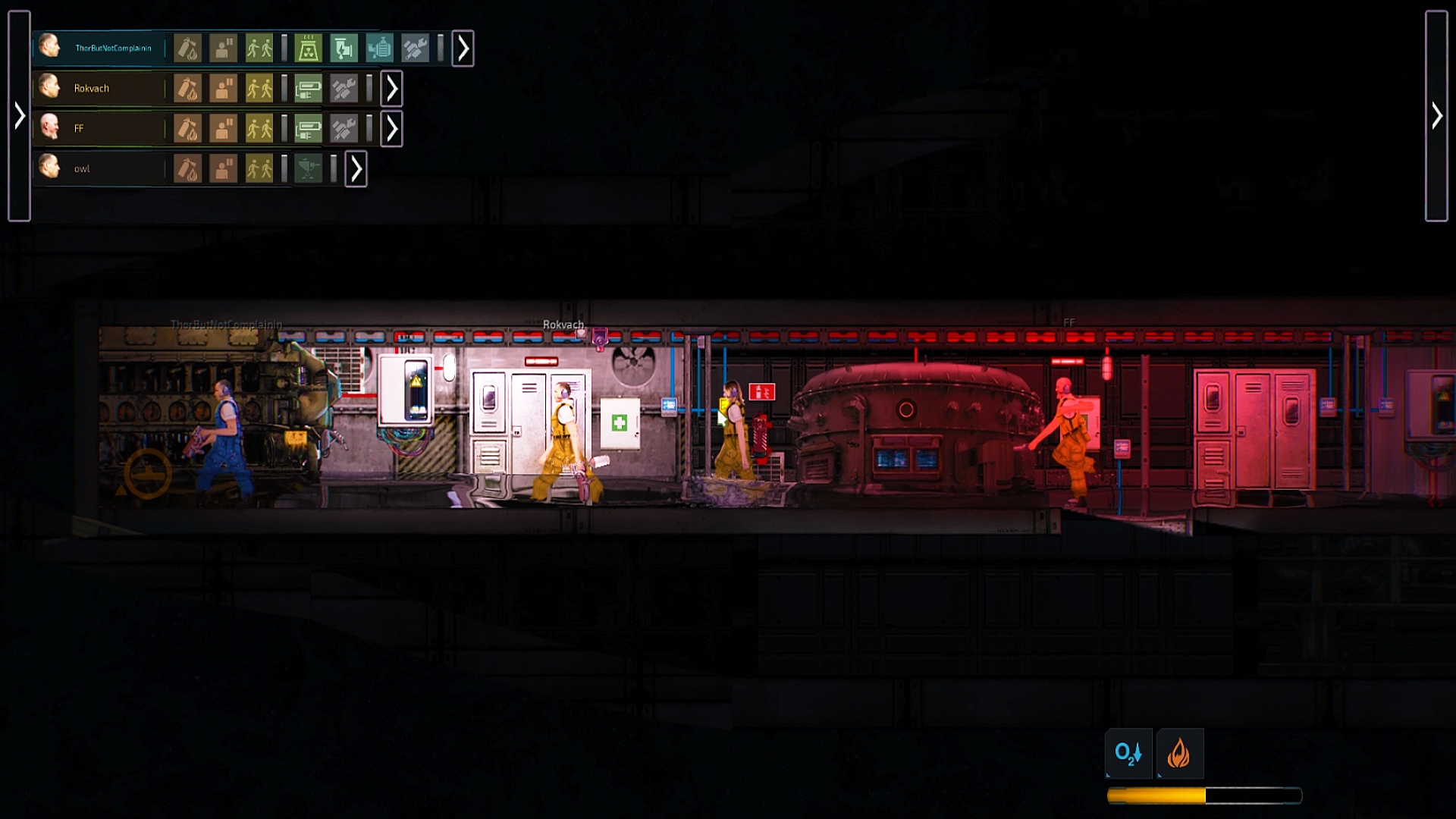Order ThorButNotComplainin to operate the pump

378,48
